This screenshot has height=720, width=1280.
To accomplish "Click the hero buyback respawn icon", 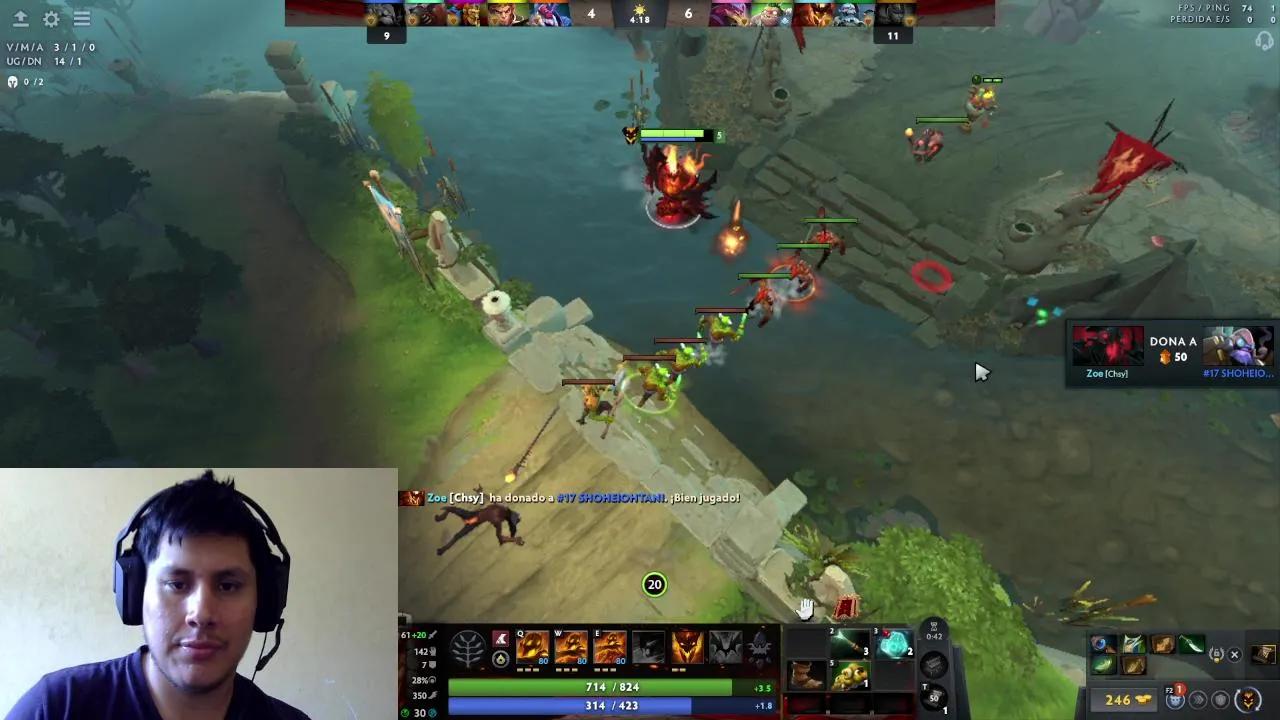I will (1248, 701).
